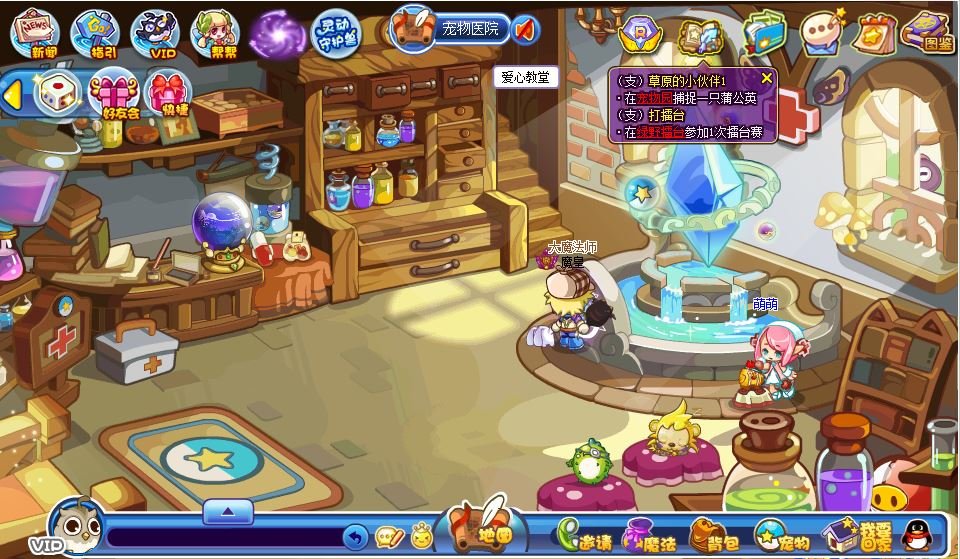Screen dimensions: 960x559
Task: Open the 新闻 news icon
Action: [35, 33]
